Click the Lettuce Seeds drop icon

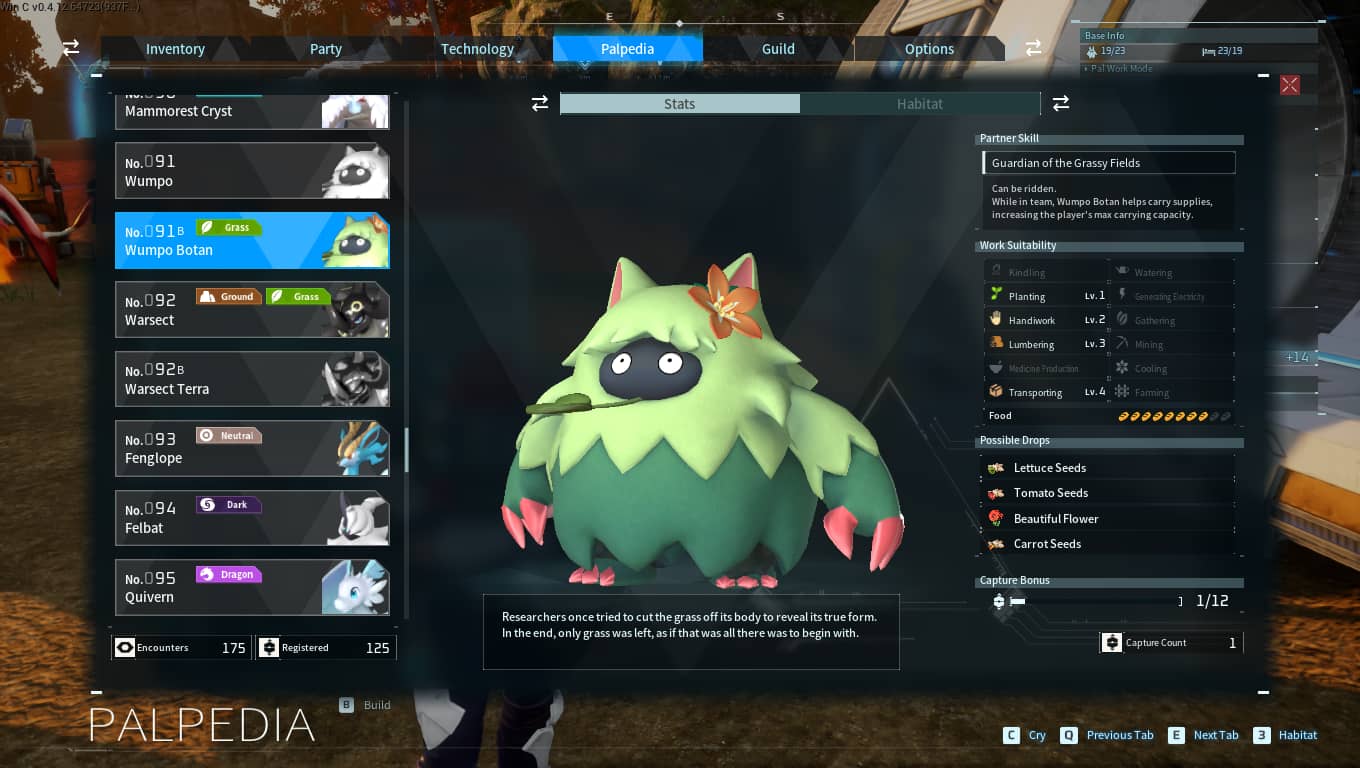coord(996,467)
